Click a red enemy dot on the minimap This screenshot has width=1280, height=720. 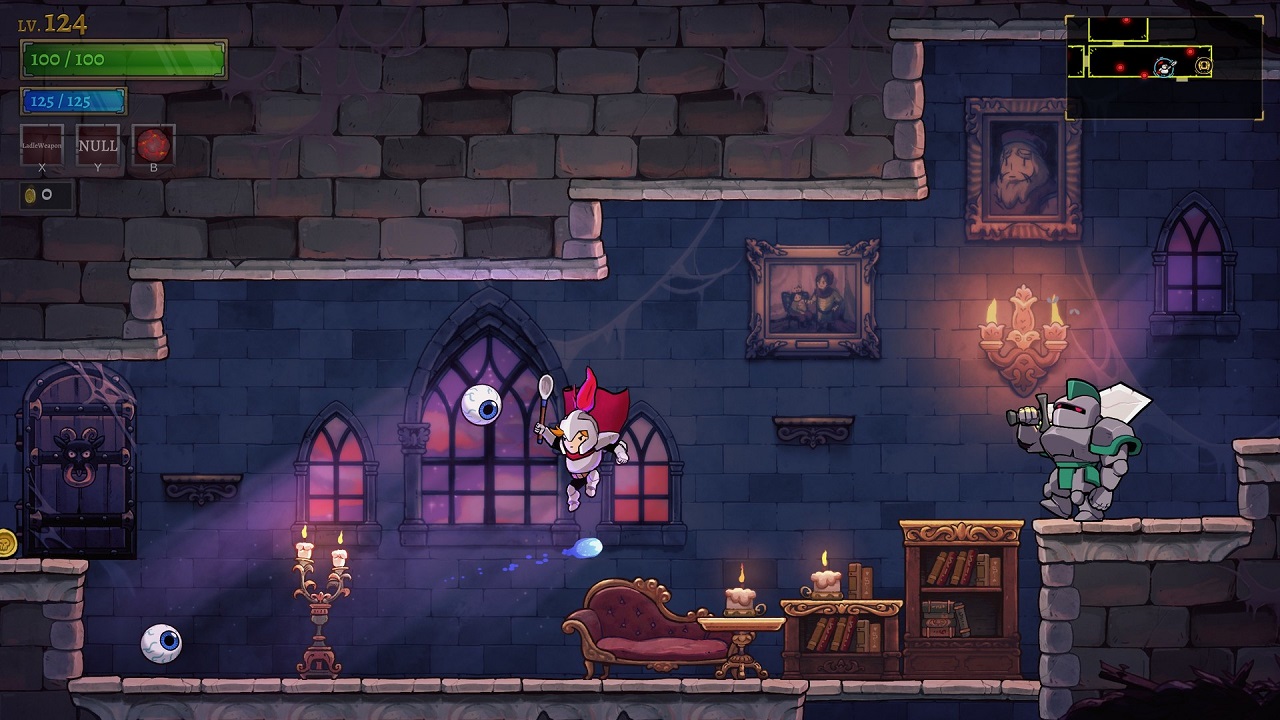coord(1190,52)
